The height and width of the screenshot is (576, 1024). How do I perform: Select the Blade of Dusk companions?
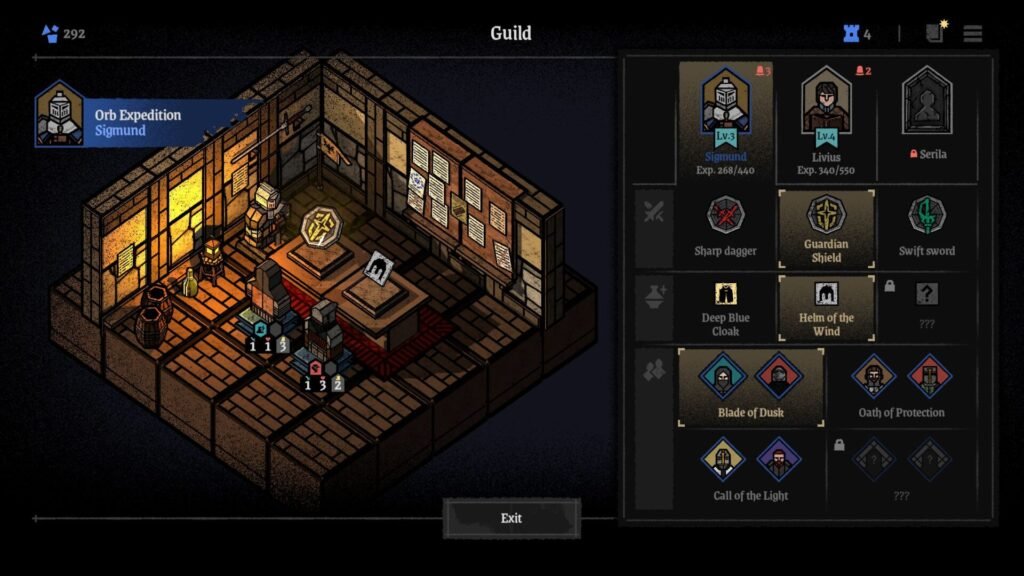pyautogui.click(x=751, y=386)
